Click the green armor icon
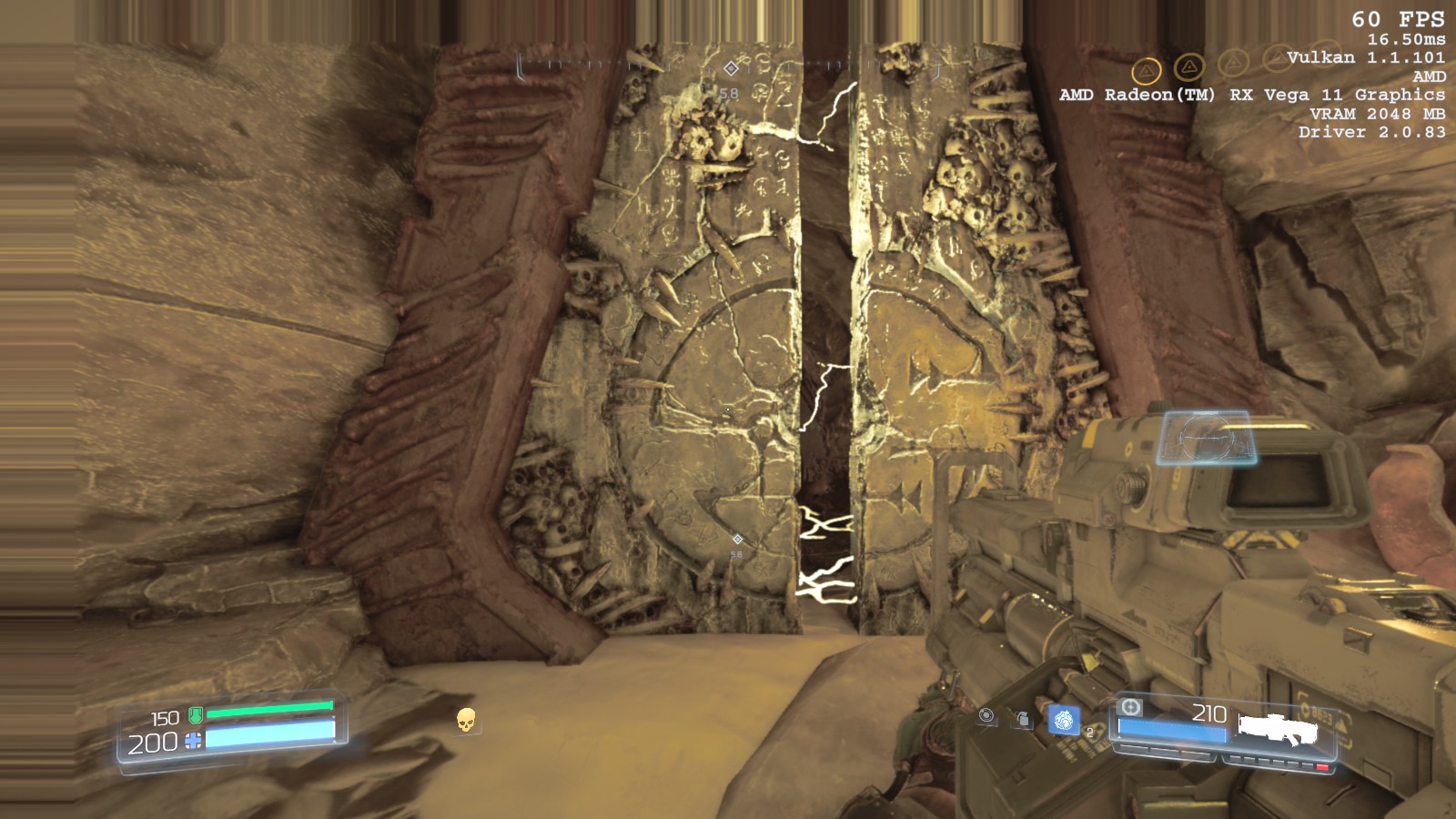 point(195,716)
